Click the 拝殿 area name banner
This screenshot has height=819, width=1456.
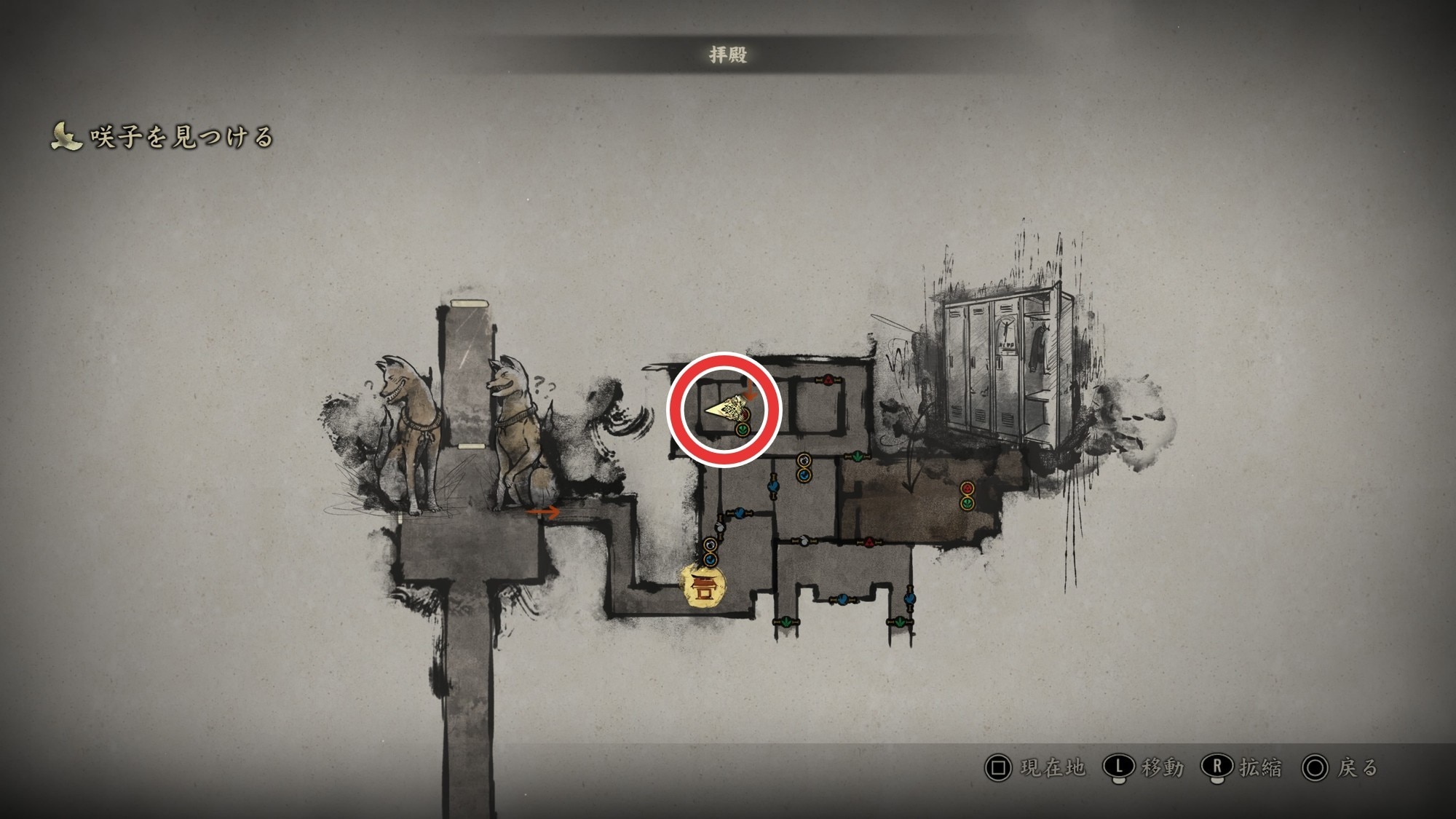click(x=728, y=55)
